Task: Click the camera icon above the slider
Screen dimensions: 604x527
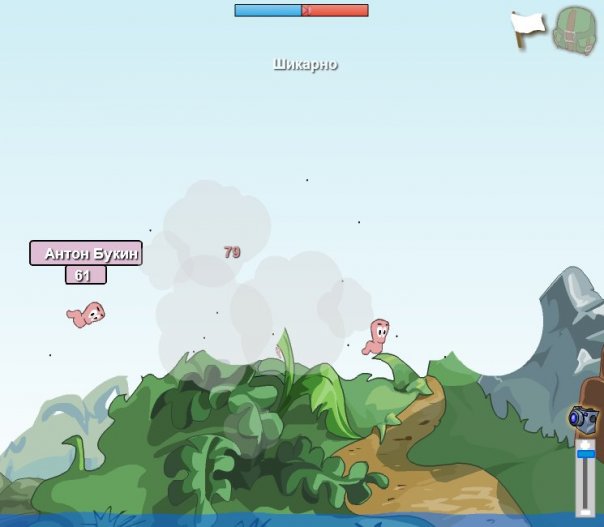Action: 583,418
